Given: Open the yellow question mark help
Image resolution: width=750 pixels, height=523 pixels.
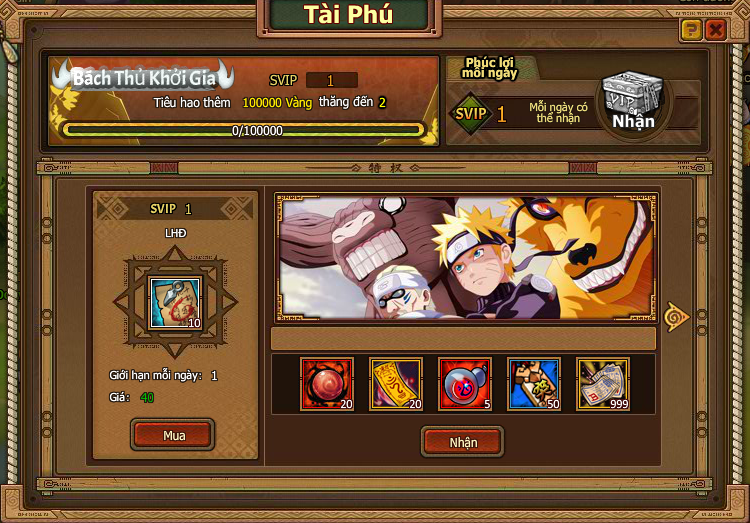Looking at the screenshot, I should tap(691, 30).
